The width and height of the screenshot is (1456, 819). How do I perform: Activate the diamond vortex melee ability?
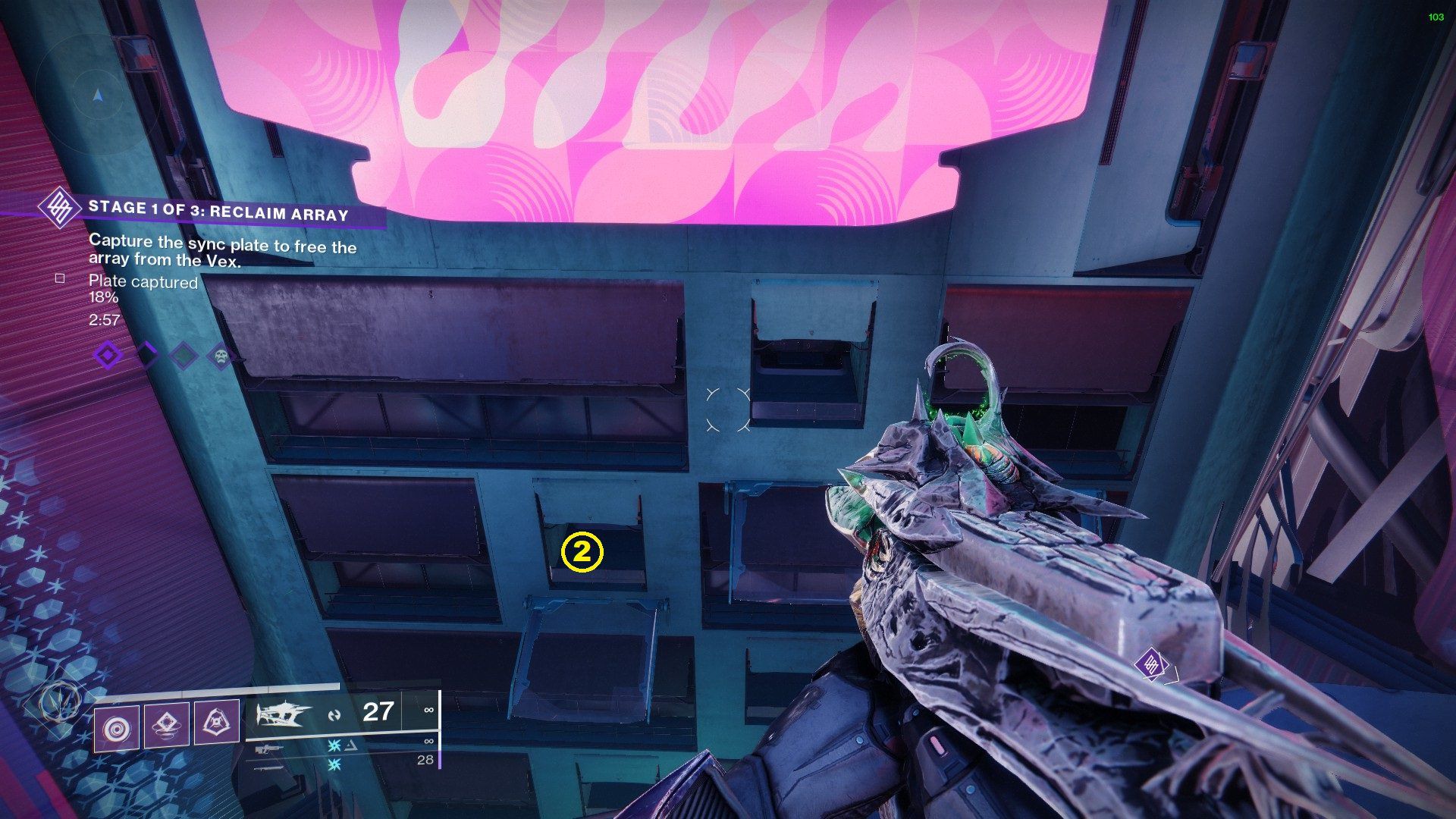[166, 725]
